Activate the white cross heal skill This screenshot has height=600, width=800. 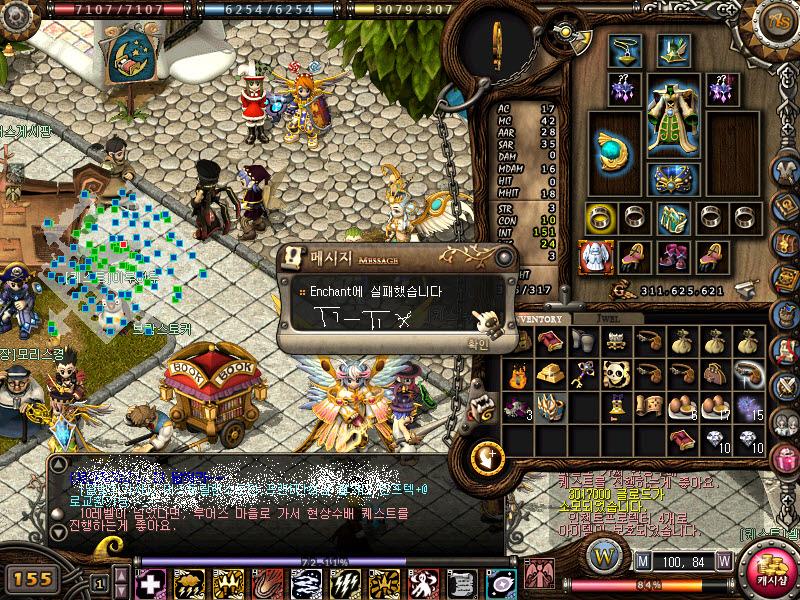(151, 581)
